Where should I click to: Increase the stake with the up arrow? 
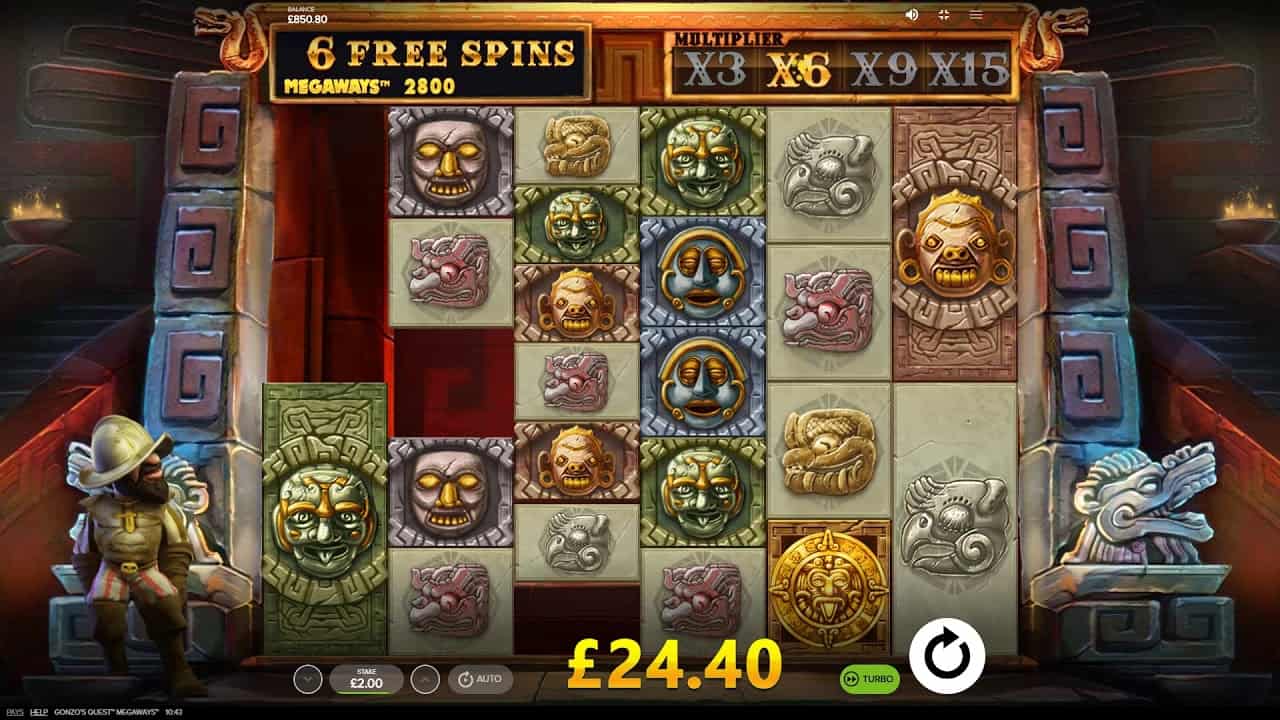tap(425, 679)
